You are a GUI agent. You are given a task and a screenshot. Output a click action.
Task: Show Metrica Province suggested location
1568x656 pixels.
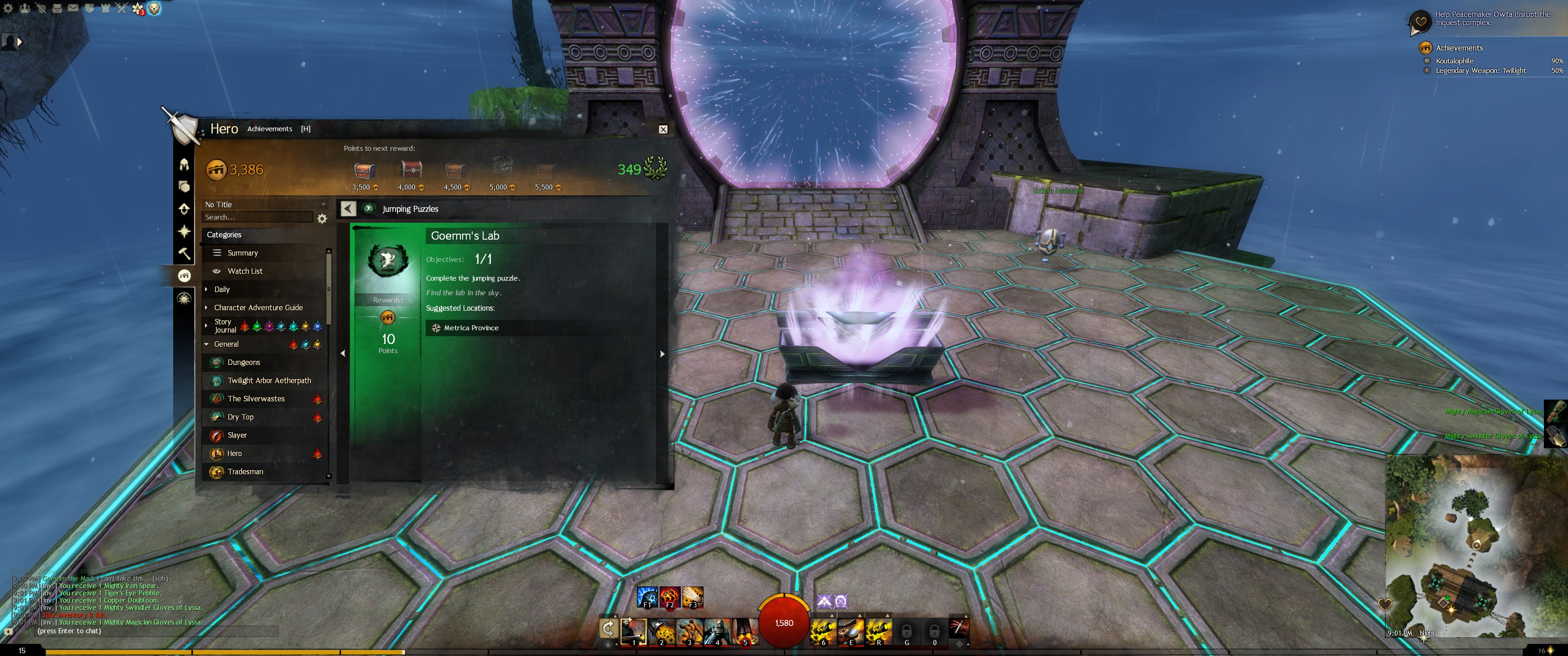(470, 328)
